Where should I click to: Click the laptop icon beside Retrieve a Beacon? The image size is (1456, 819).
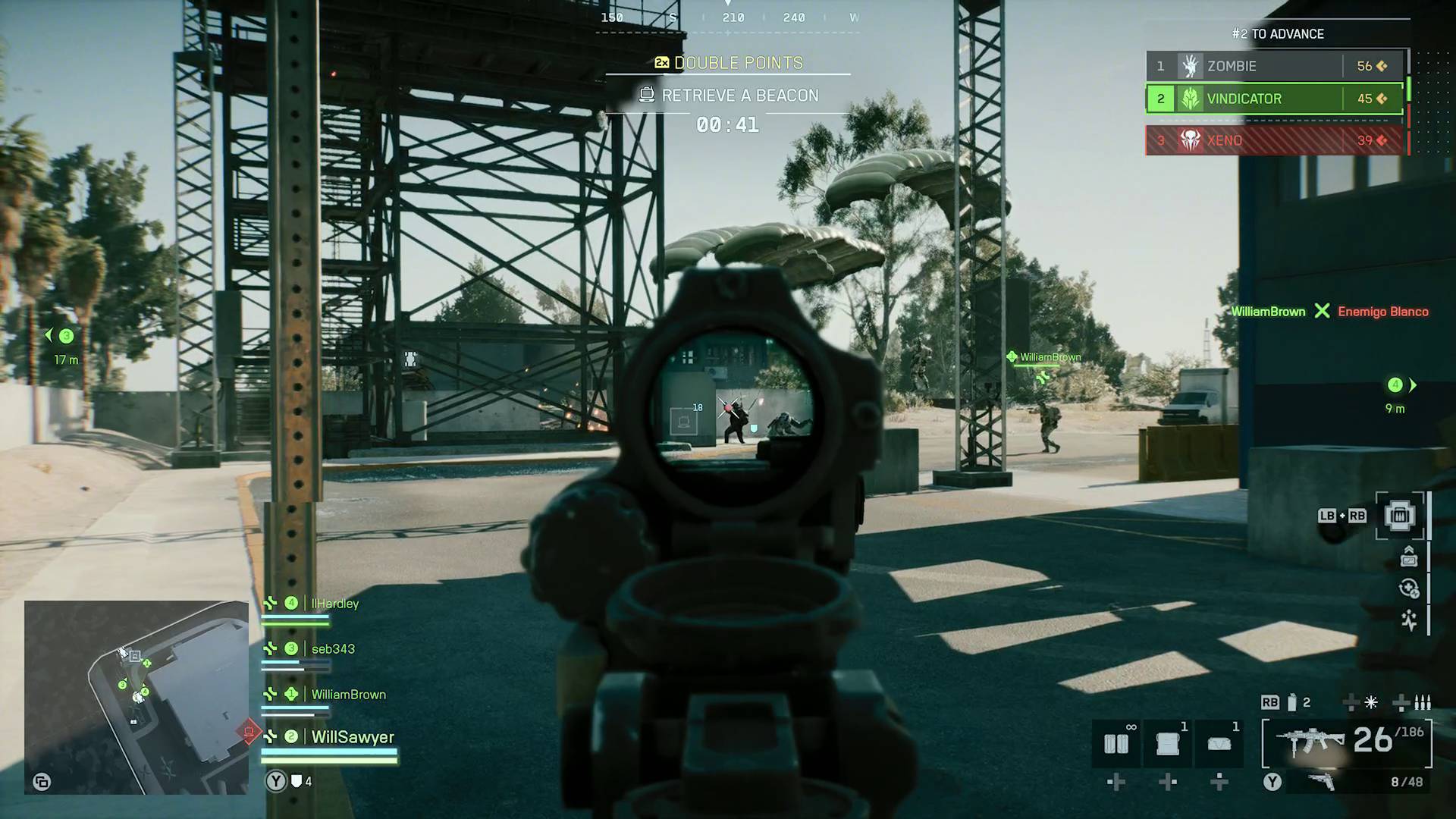click(645, 96)
